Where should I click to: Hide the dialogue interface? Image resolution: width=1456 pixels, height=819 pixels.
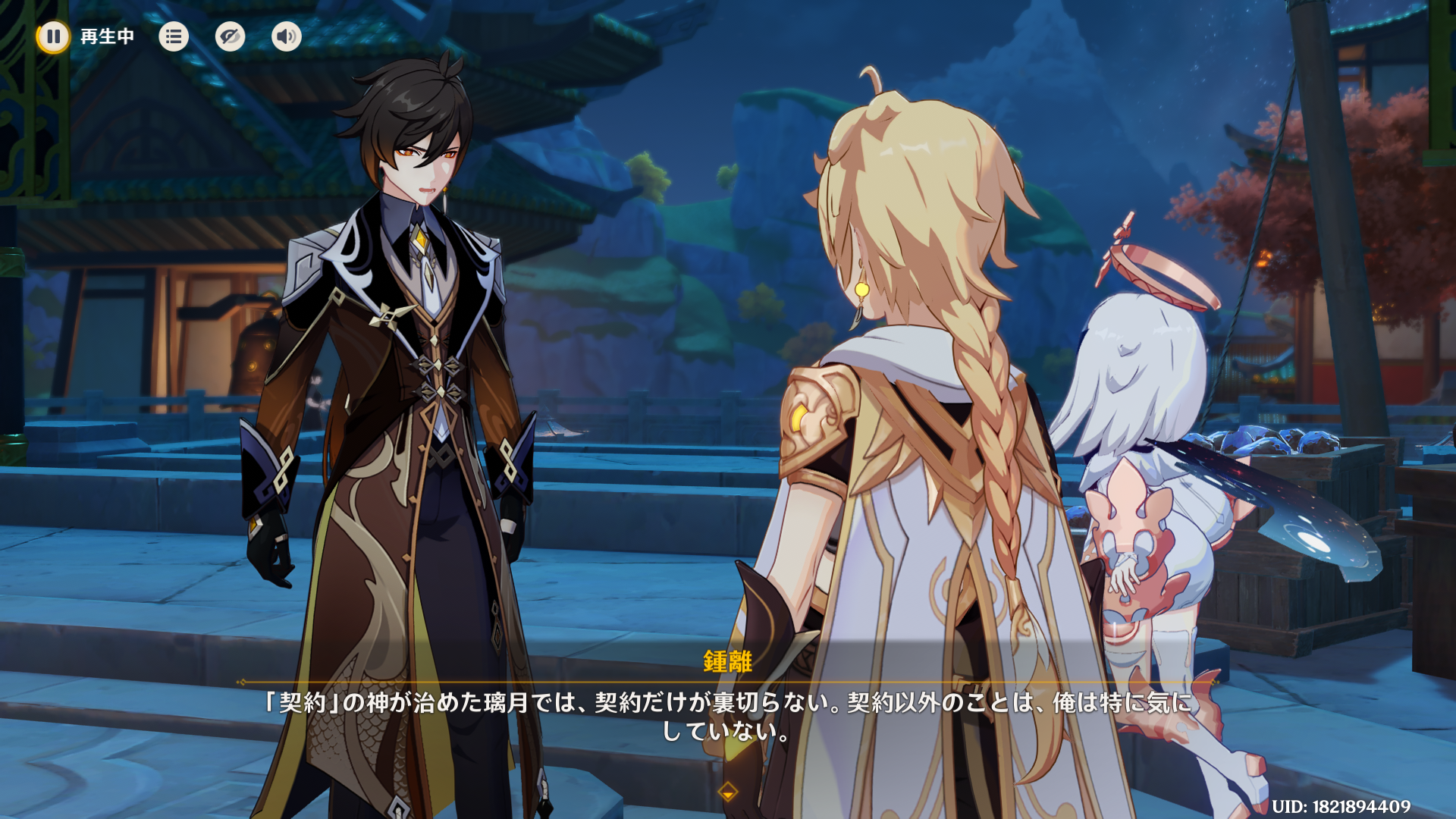pos(230,36)
